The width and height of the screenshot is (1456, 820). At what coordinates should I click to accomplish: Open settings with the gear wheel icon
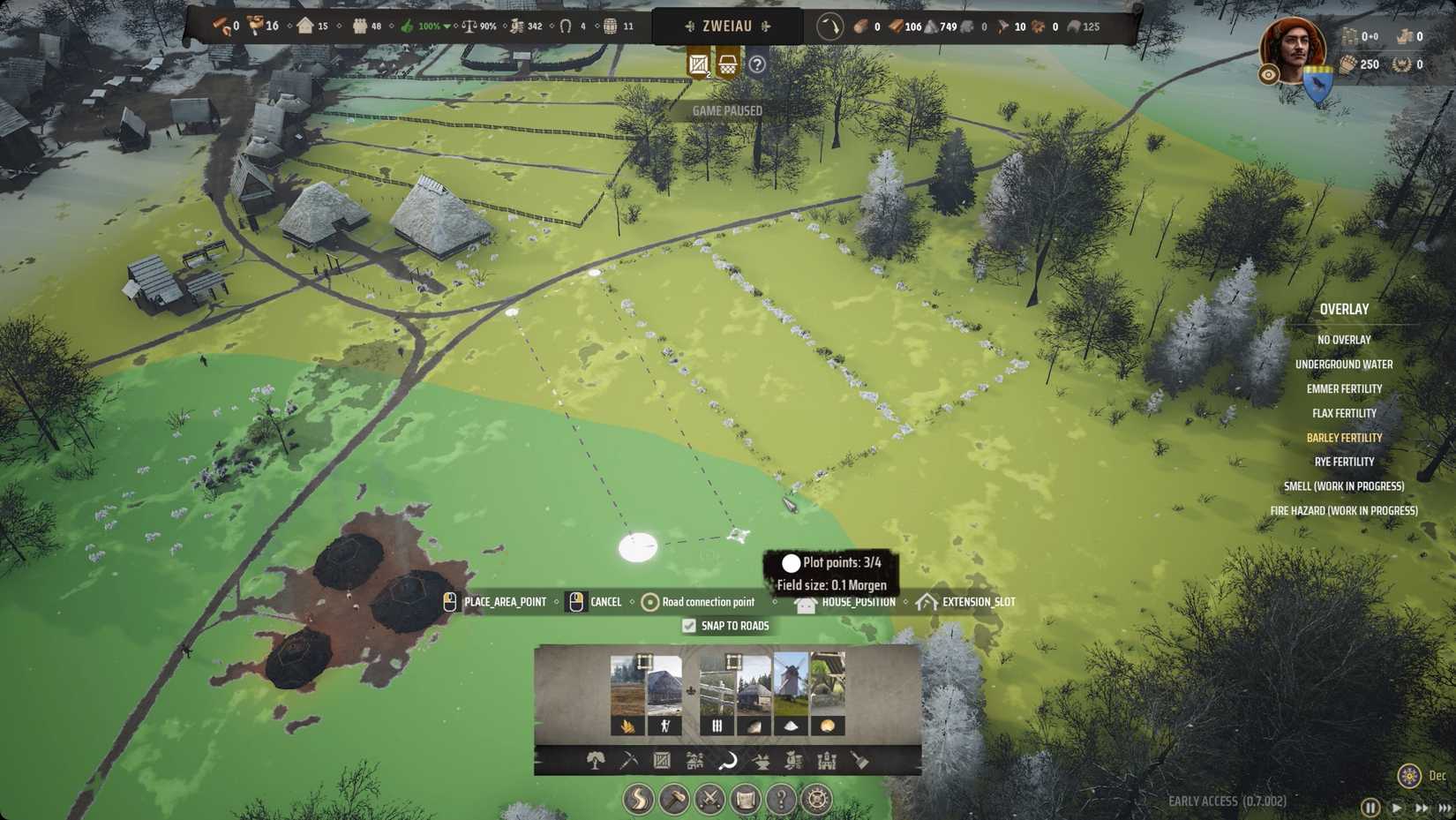tap(817, 798)
